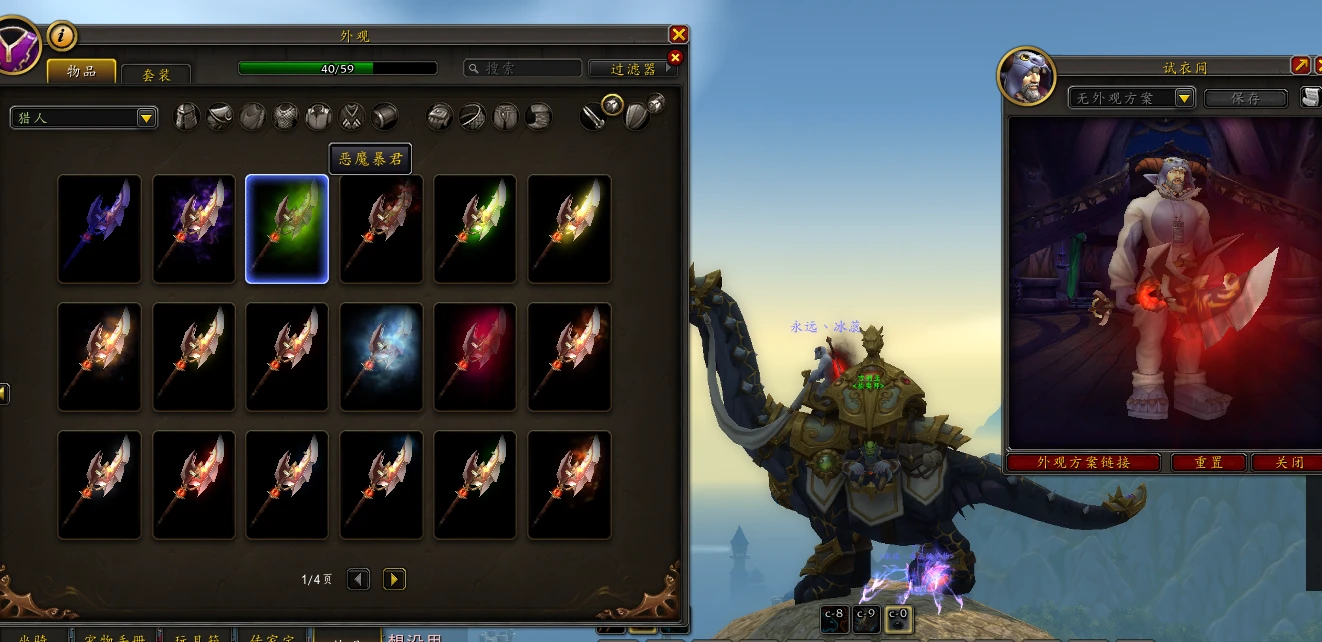Open the 过滤器 filter menu
Screen dimensions: 1322x642
pos(633,69)
